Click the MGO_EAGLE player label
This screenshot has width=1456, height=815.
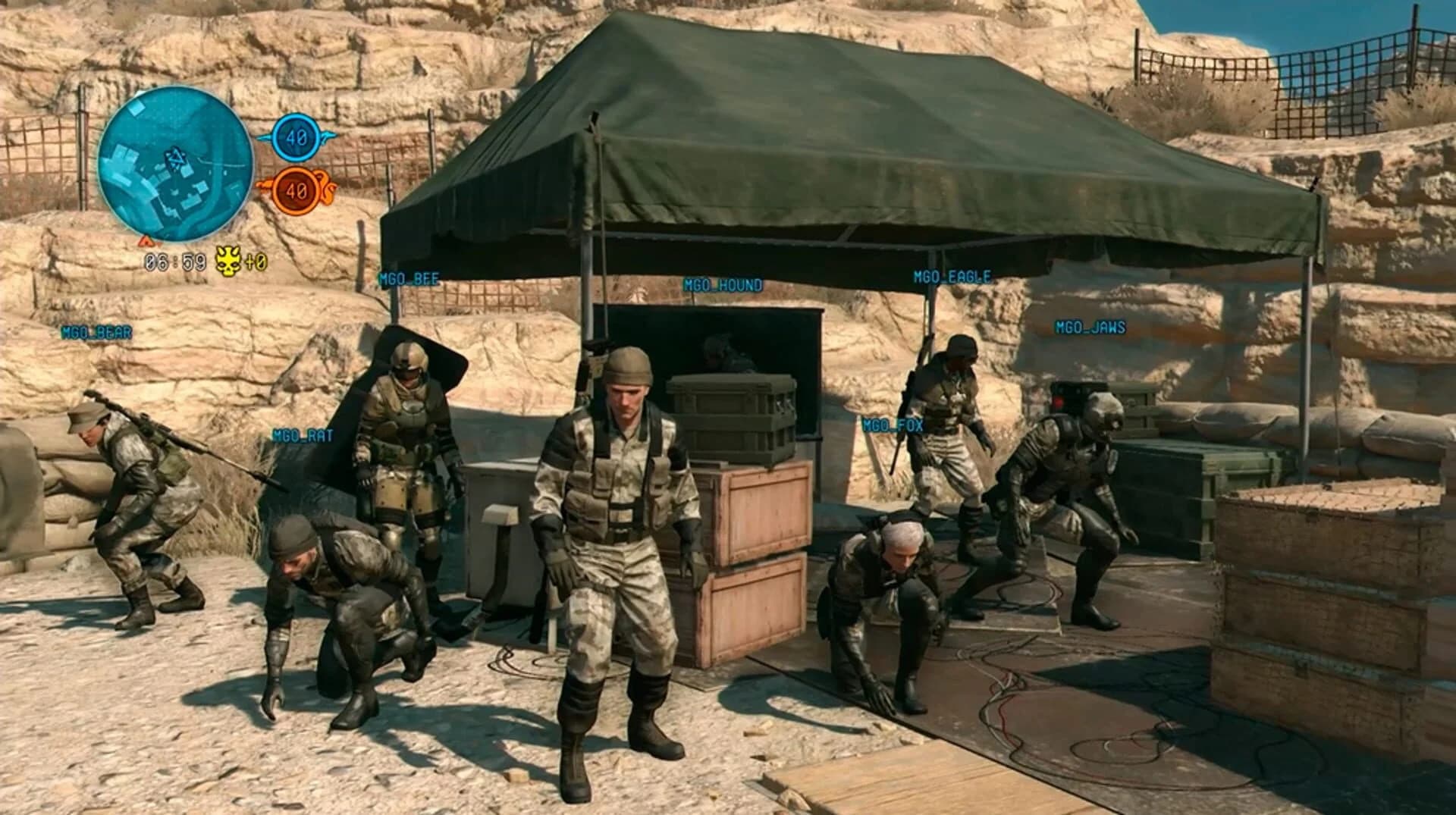click(x=951, y=276)
